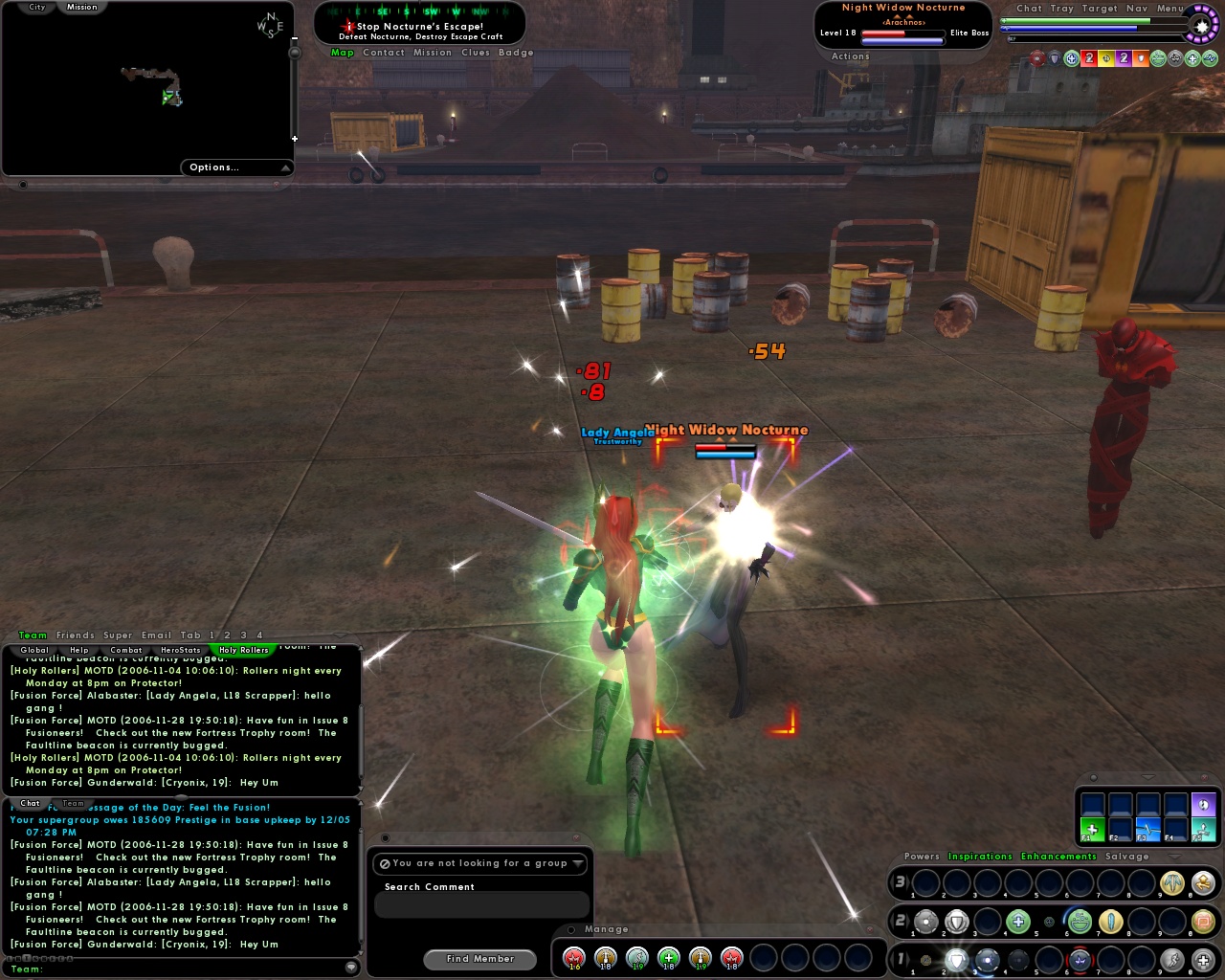Toggle the shield defense power in tray 1
This screenshot has width=1225, height=980.
click(957, 959)
